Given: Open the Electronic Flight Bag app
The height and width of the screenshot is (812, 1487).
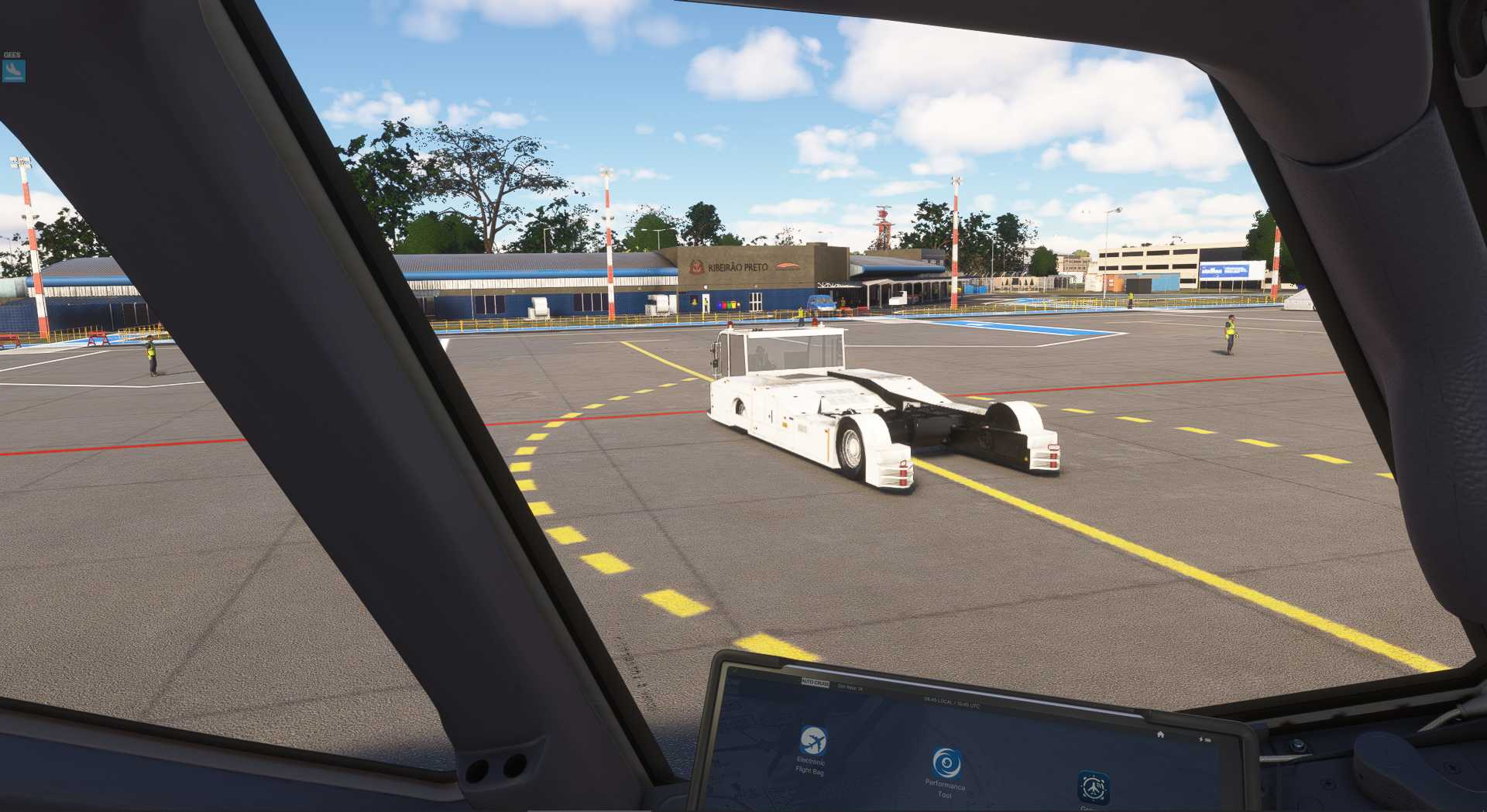Looking at the screenshot, I should 812,741.
